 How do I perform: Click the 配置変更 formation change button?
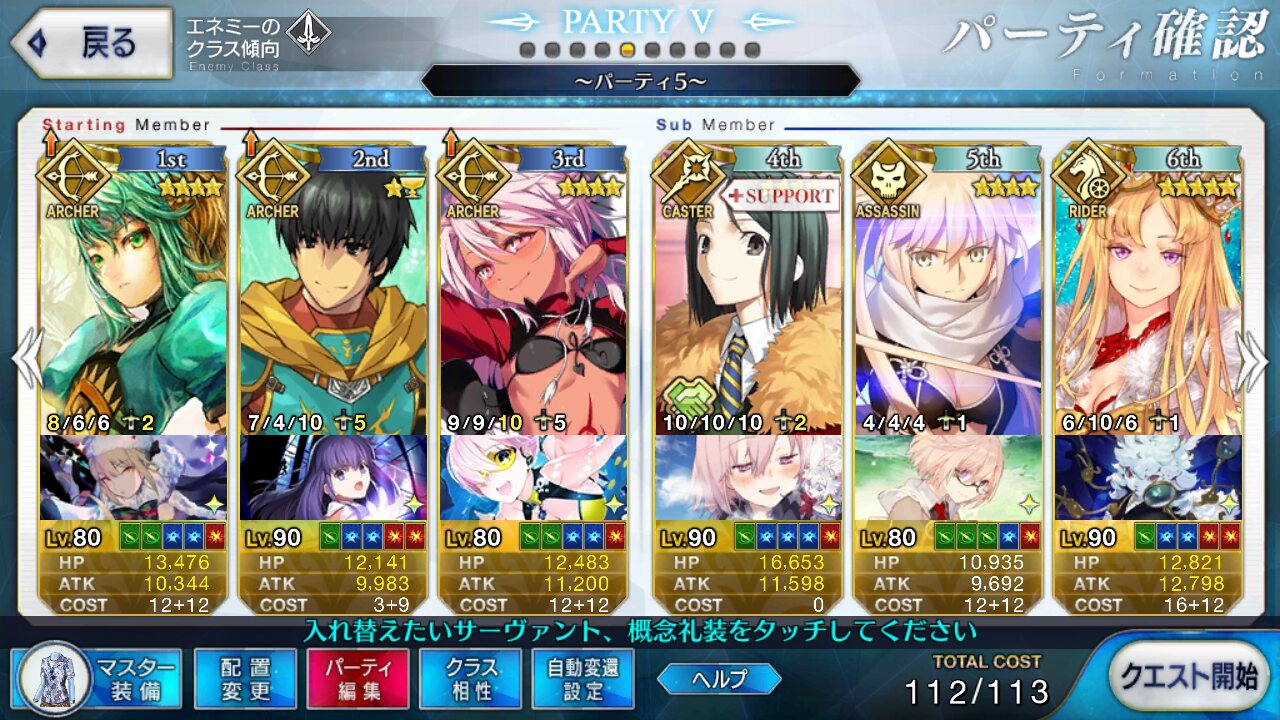click(245, 678)
